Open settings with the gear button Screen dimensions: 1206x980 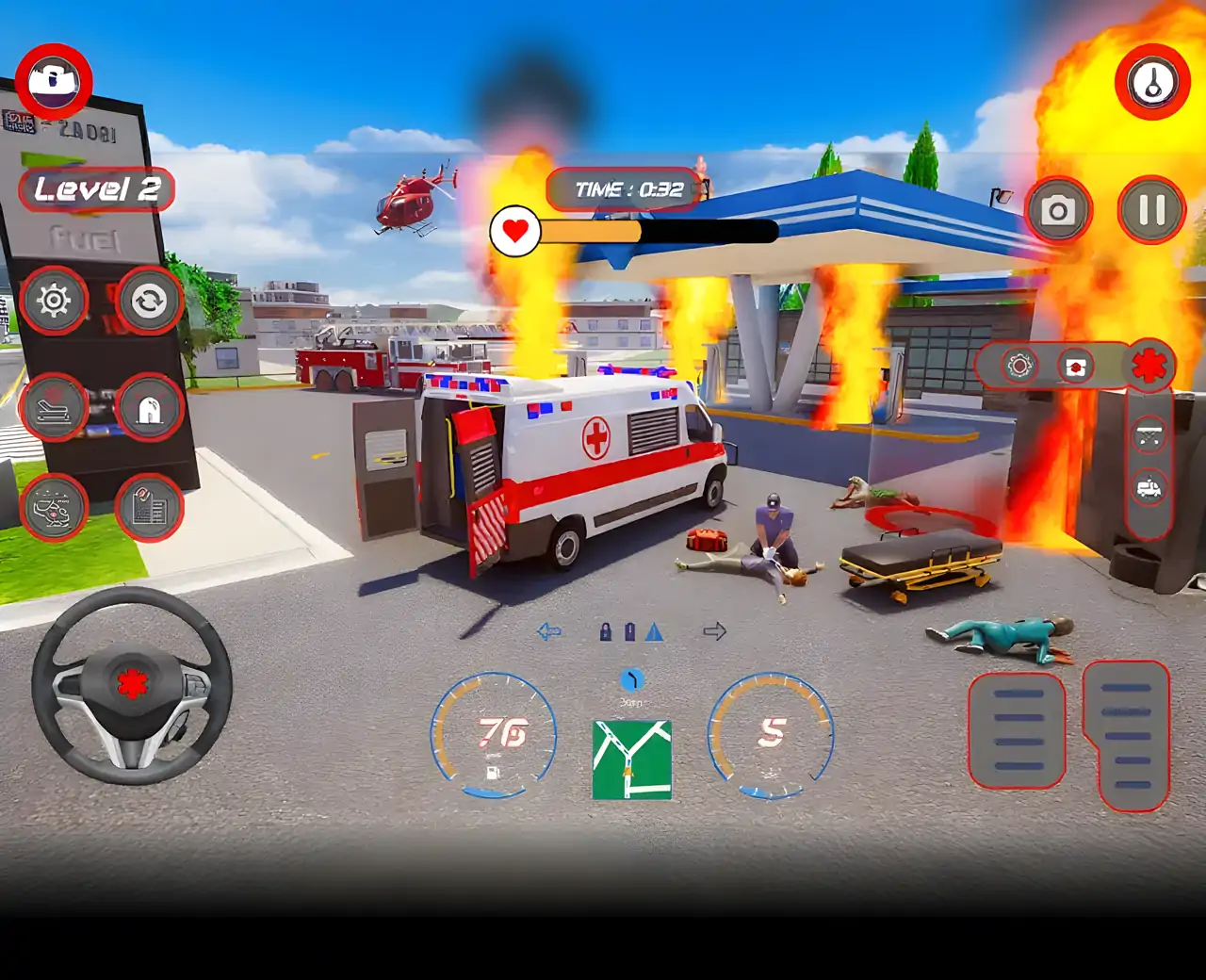54,301
